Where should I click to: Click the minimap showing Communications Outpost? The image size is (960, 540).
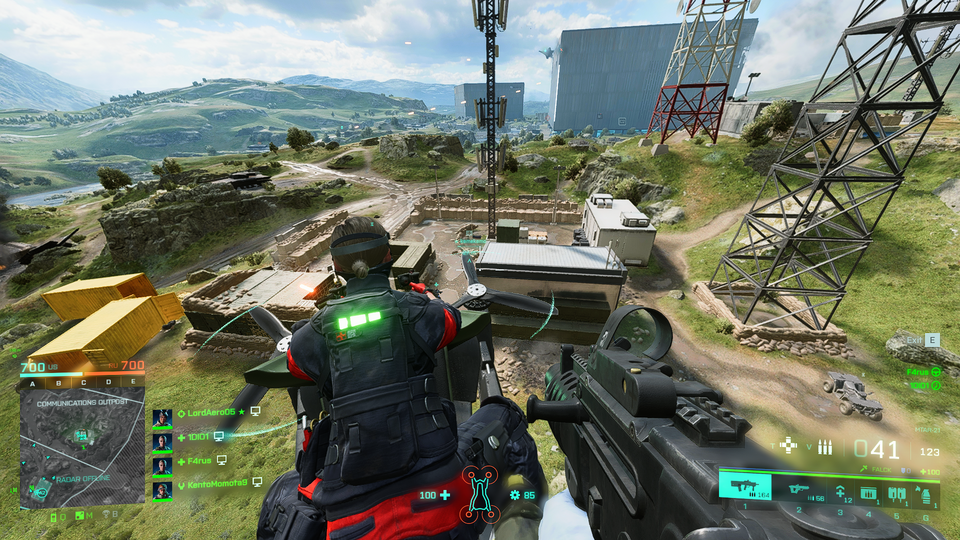[82, 448]
